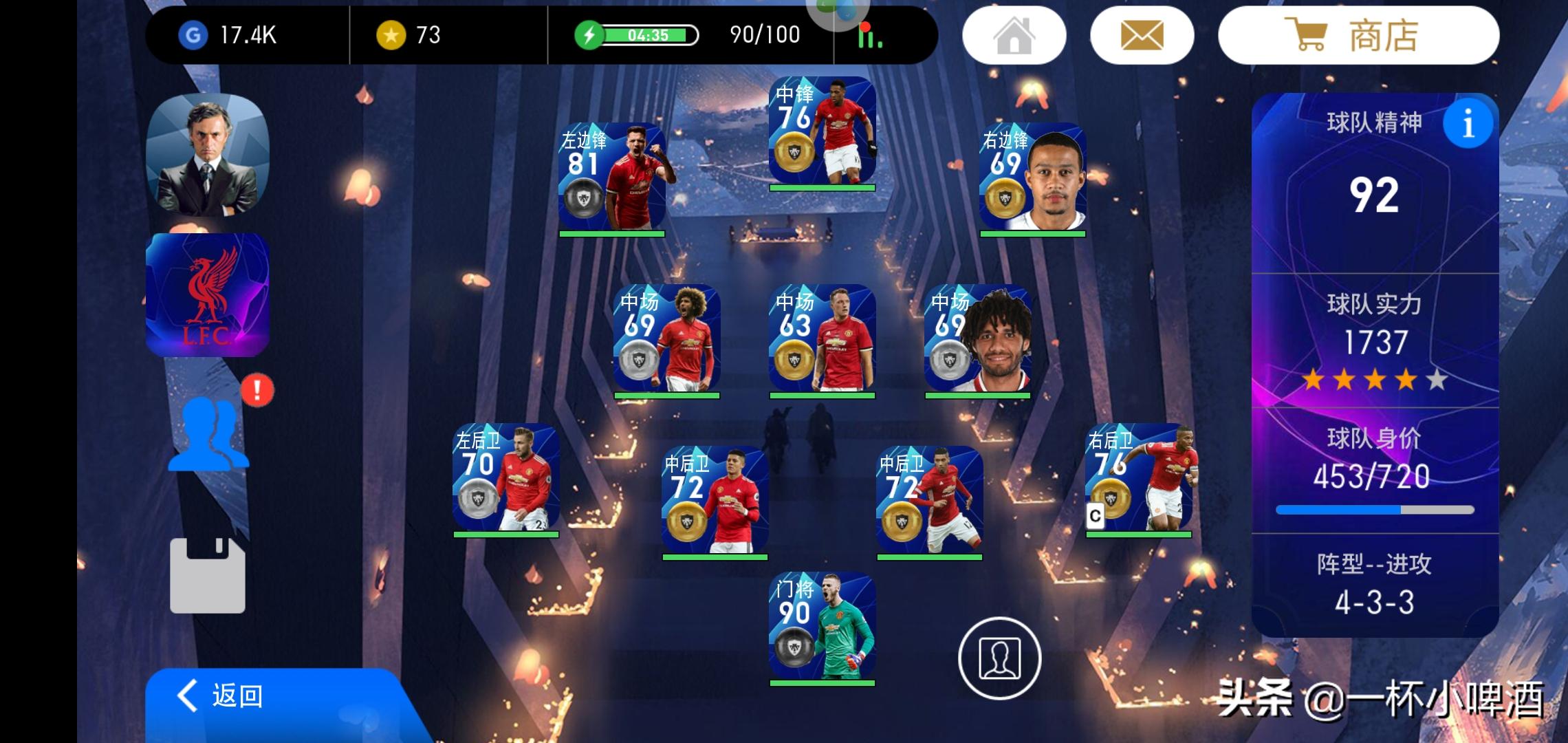Open the manager portrait
The height and width of the screenshot is (743, 1568).
(208, 155)
